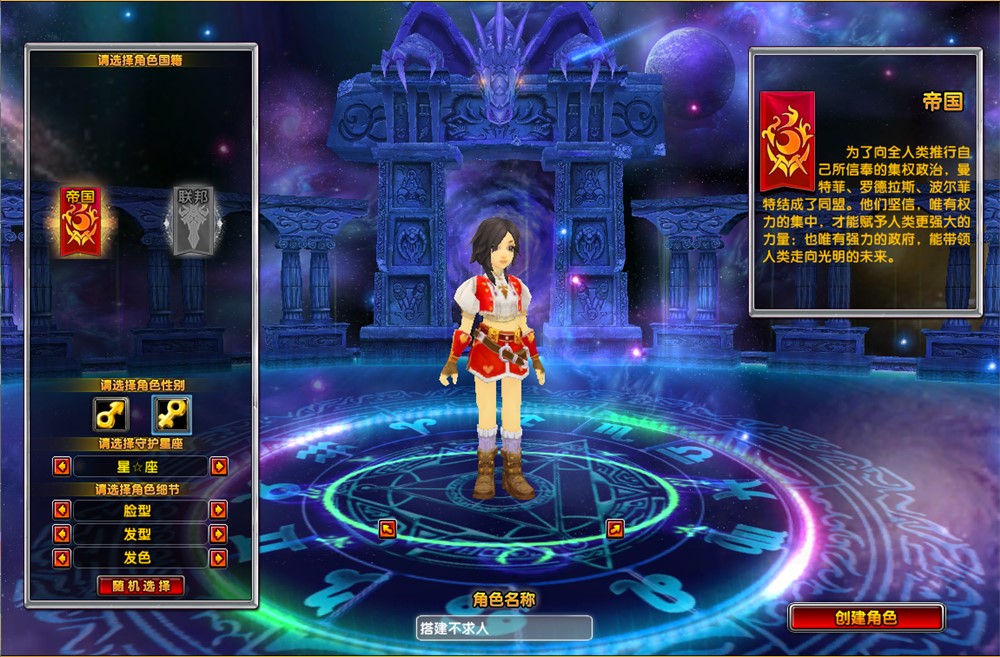Switch to next 脸型 face shape

(218, 510)
